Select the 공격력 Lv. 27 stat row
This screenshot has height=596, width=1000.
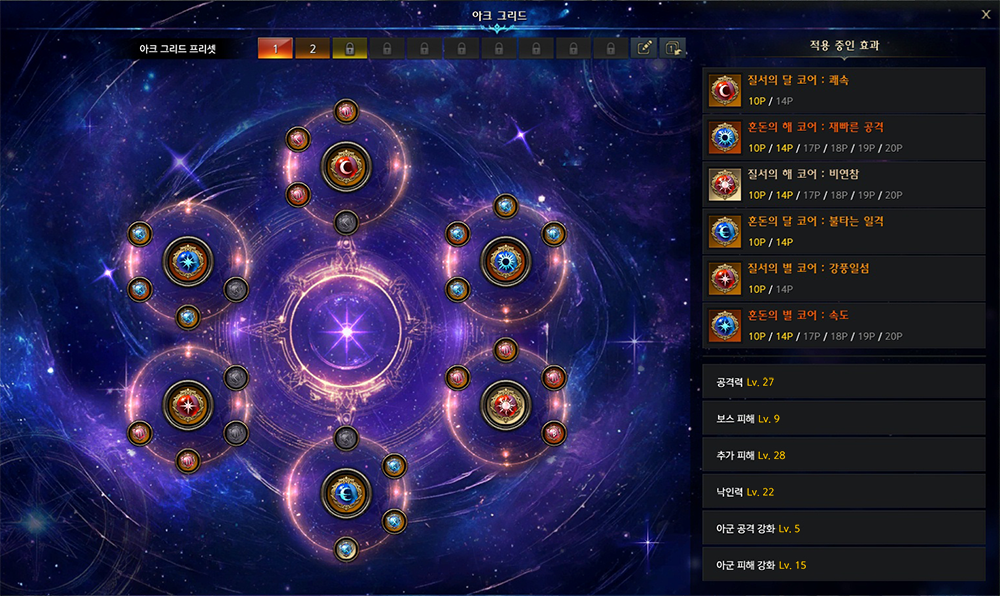(845, 382)
